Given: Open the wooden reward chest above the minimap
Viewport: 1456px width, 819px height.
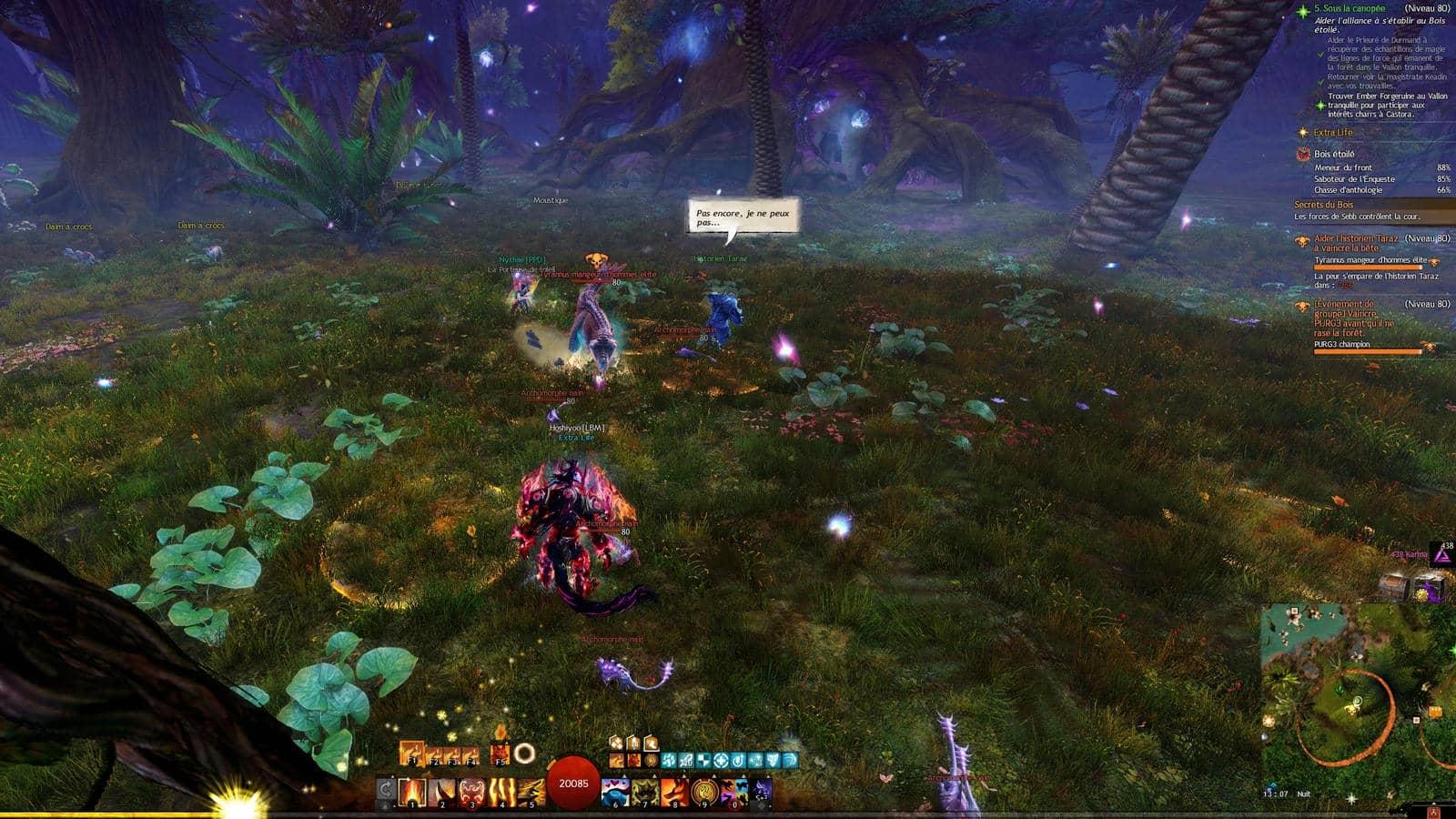Looking at the screenshot, I should coord(1394,587).
